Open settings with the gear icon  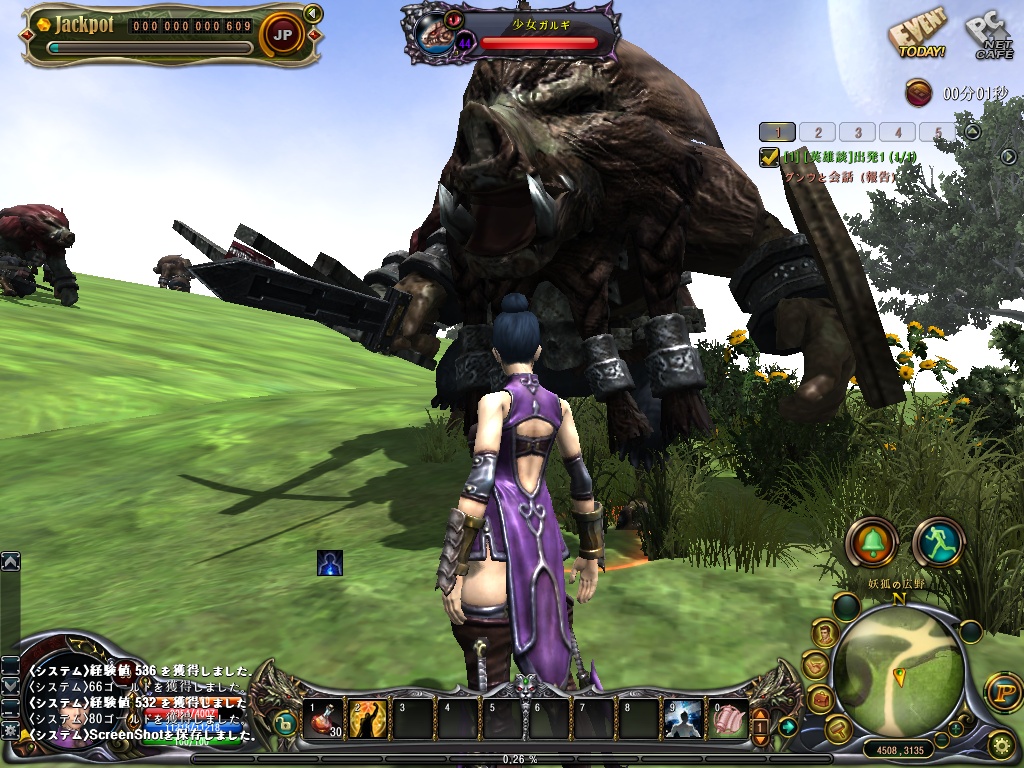click(1000, 744)
